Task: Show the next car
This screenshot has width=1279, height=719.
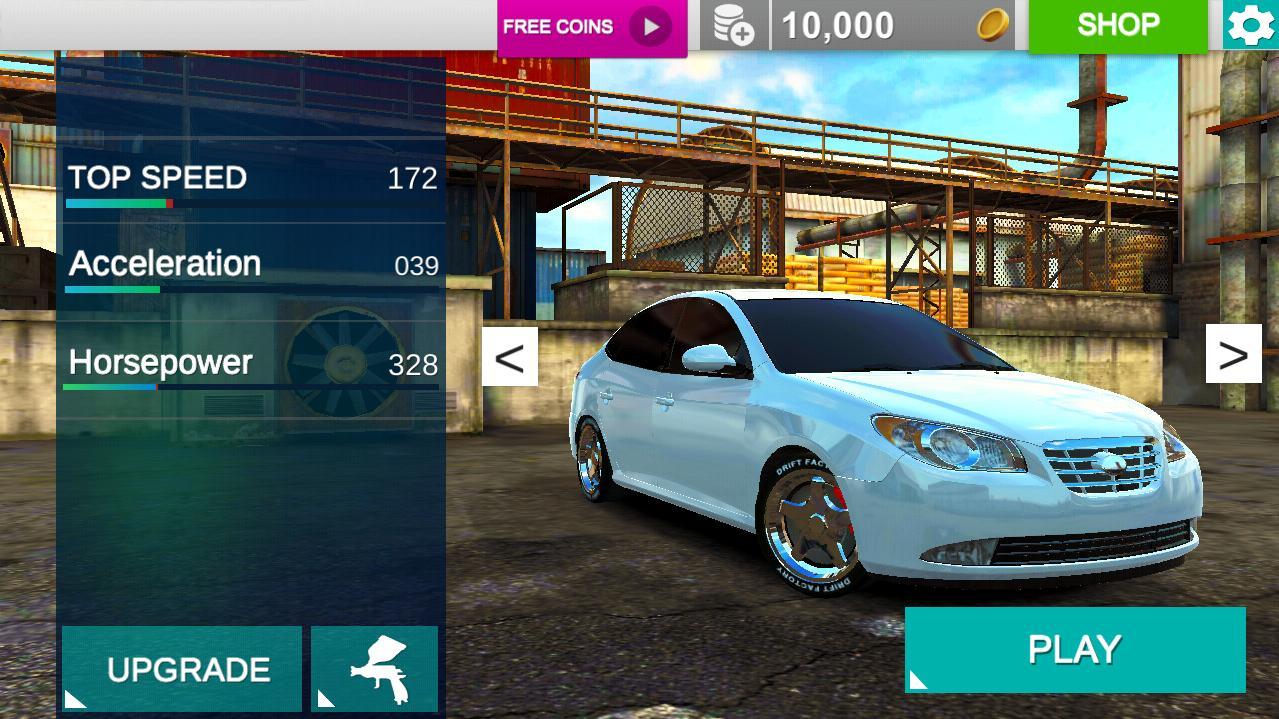Action: (1233, 354)
